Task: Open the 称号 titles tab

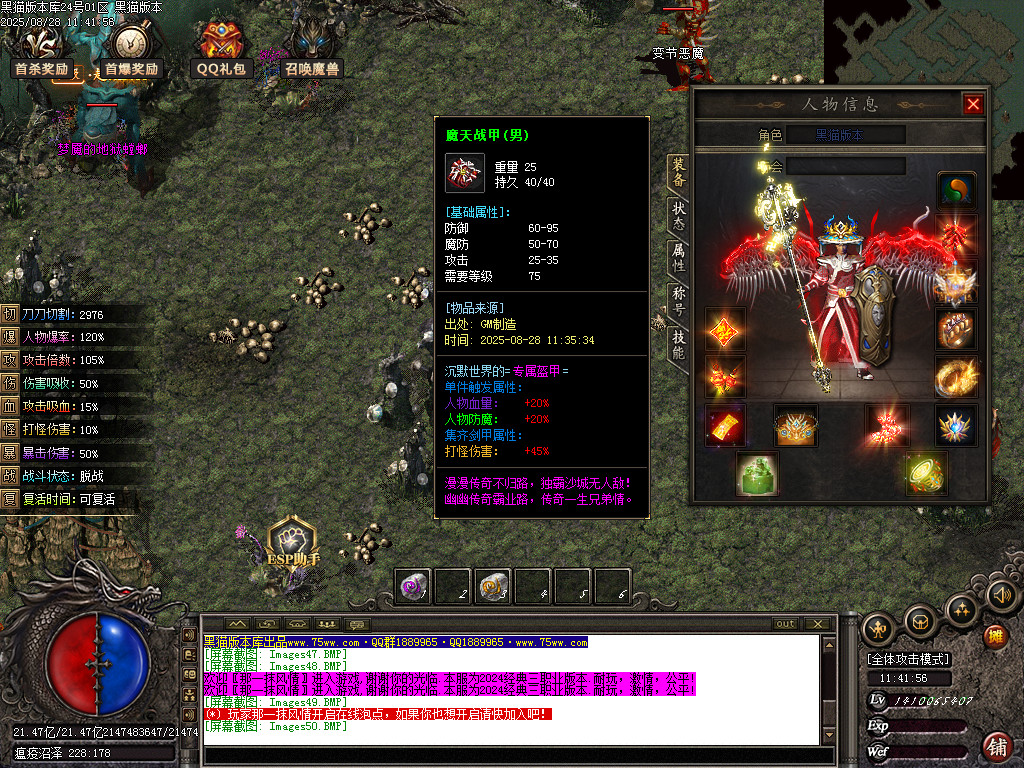Action: (x=678, y=300)
